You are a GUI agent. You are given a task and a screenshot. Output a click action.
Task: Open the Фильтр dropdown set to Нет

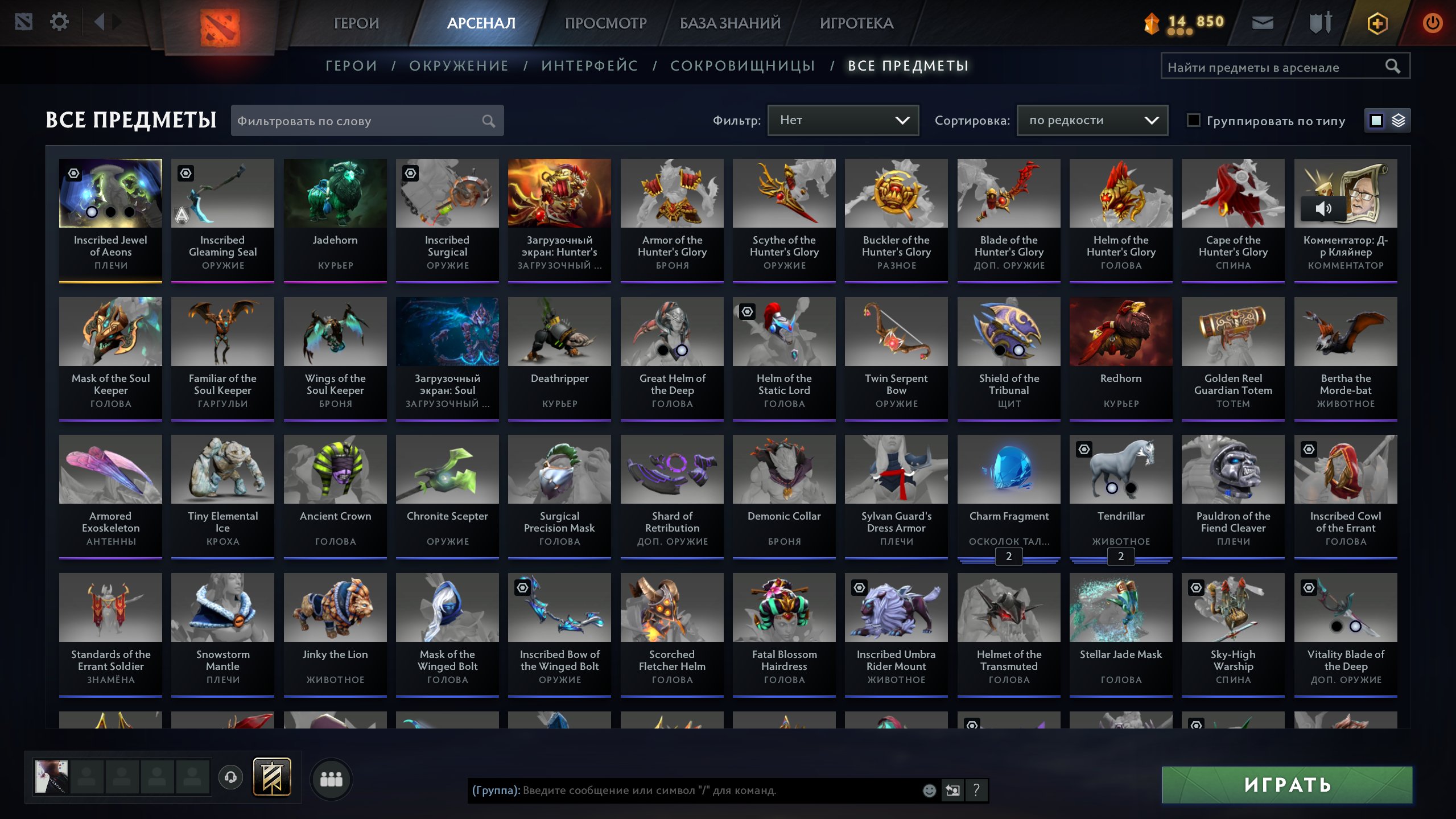point(842,120)
